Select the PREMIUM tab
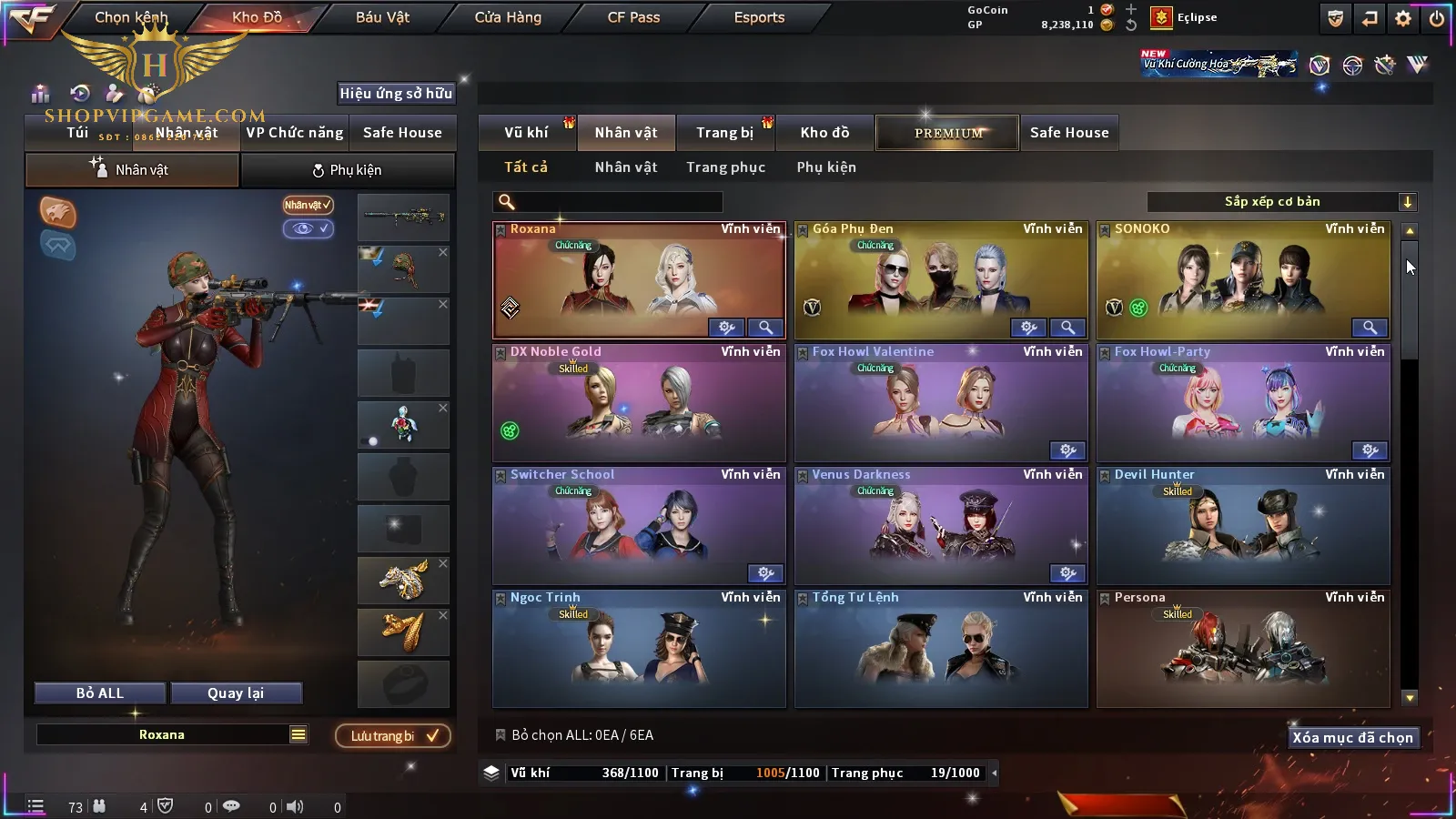This screenshot has height=819, width=1456. click(x=947, y=133)
